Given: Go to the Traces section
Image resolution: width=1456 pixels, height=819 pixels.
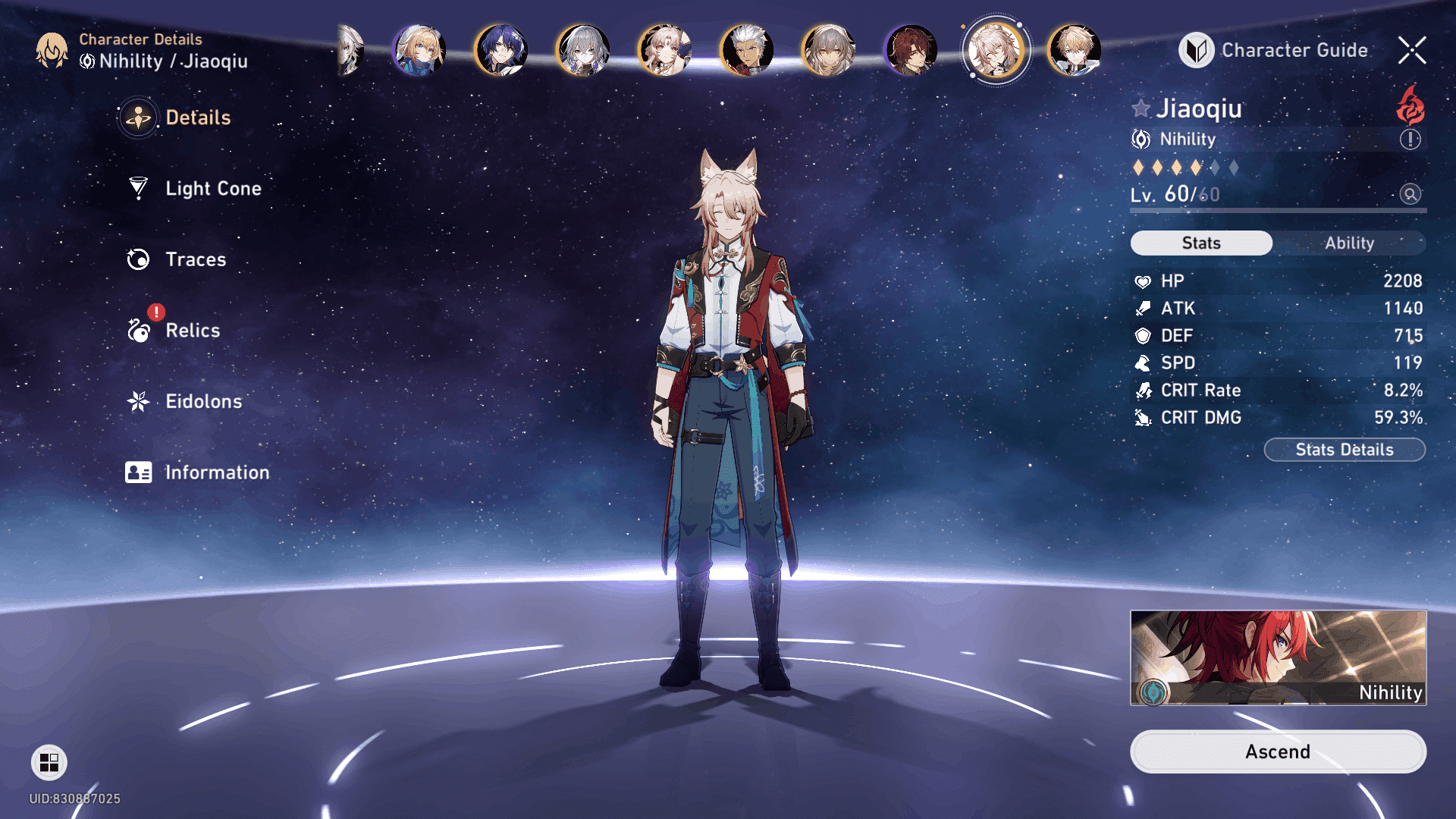Looking at the screenshot, I should (x=195, y=259).
